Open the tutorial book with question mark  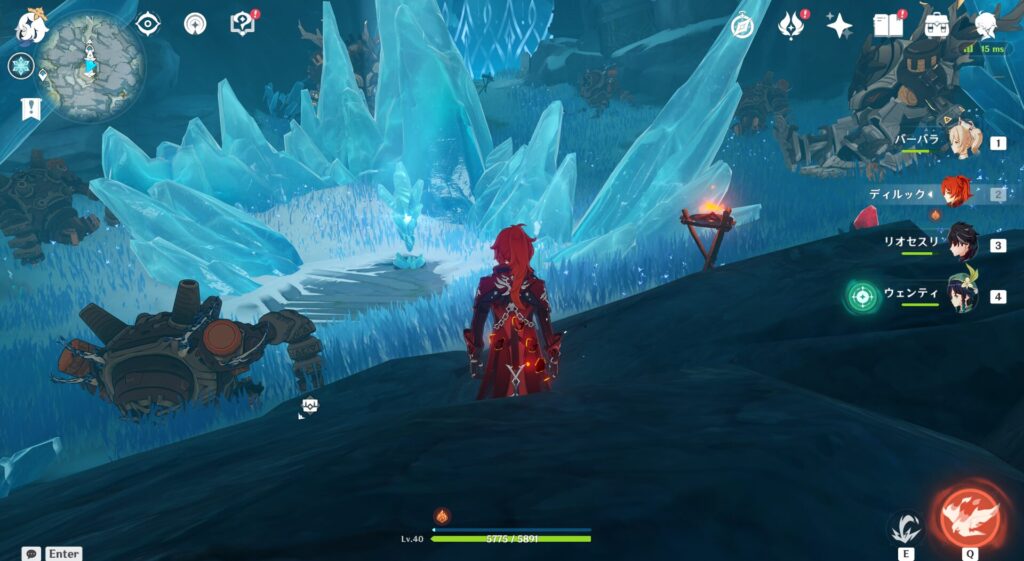pyautogui.click(x=243, y=23)
